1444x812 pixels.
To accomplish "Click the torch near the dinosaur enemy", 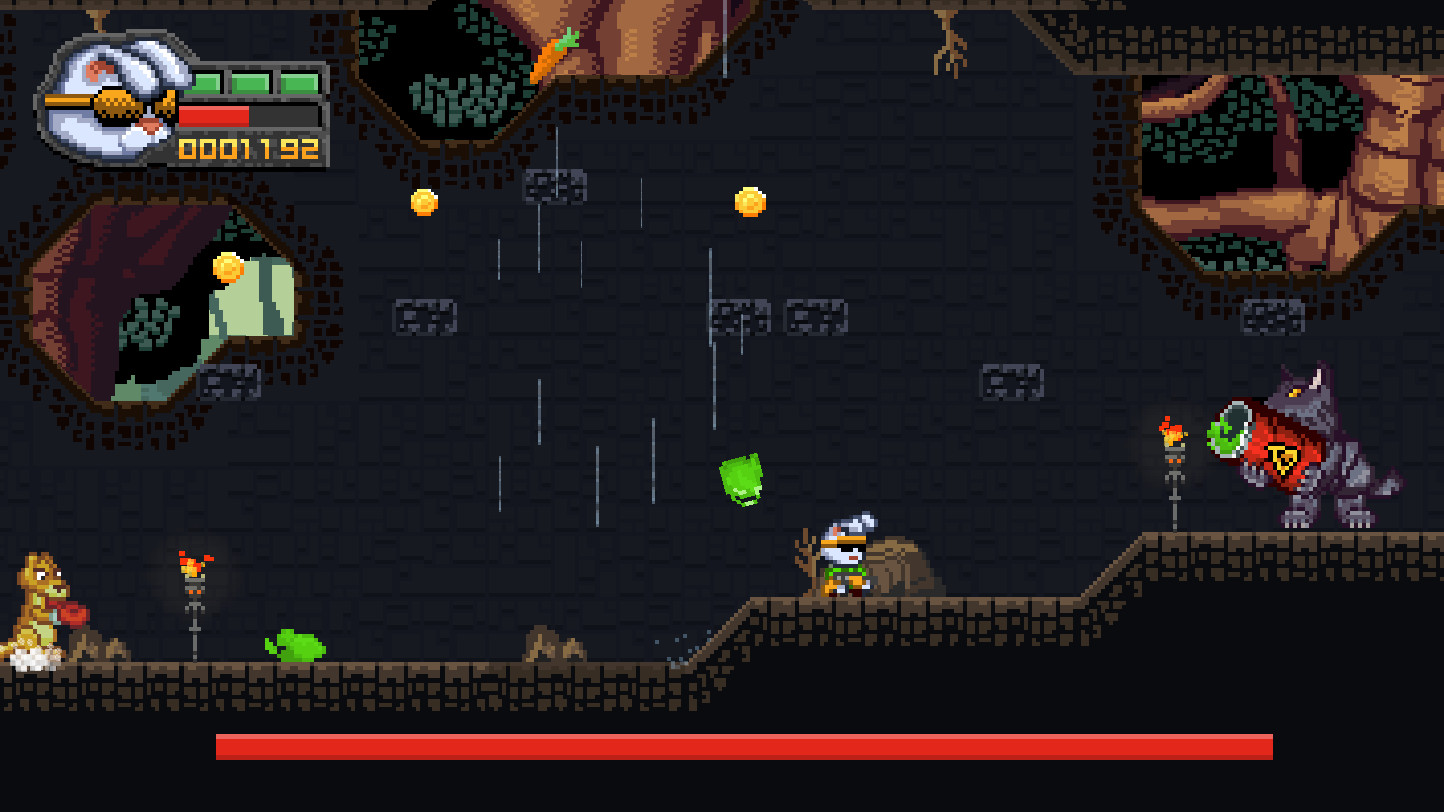I will coord(191,573).
